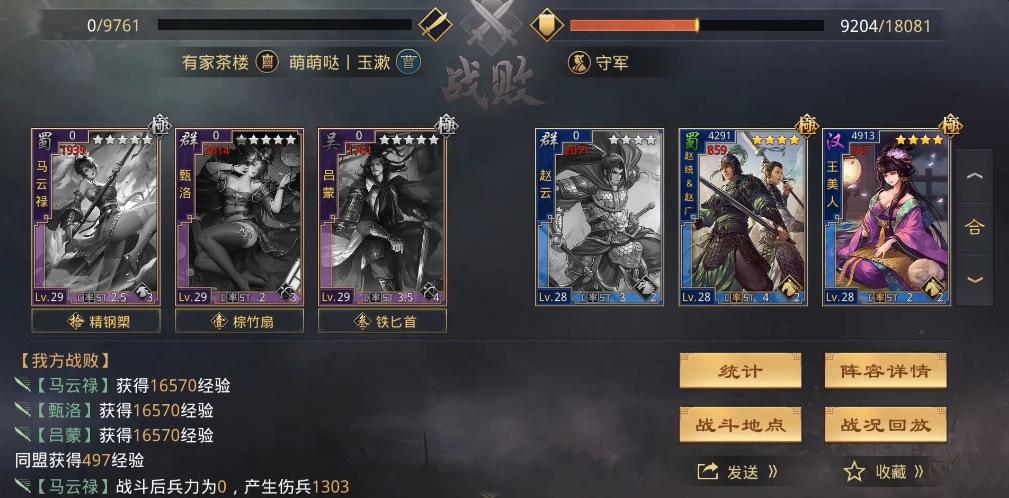
Task: Click the up arrow on the side panel
Action: [974, 176]
